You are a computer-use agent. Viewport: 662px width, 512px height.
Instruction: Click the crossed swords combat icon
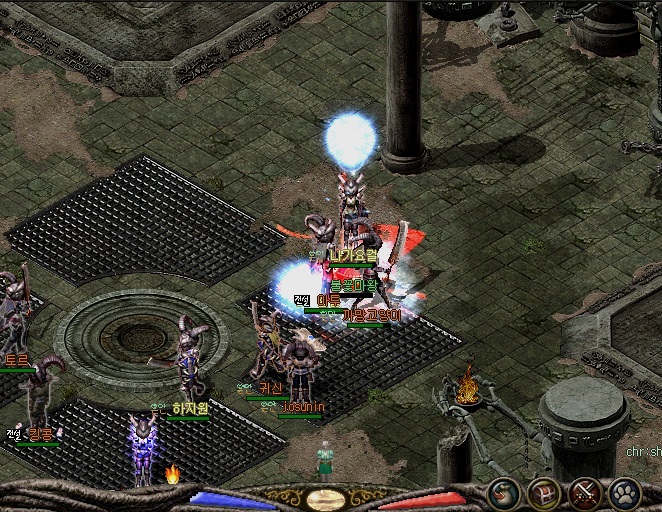pyautogui.click(x=583, y=494)
